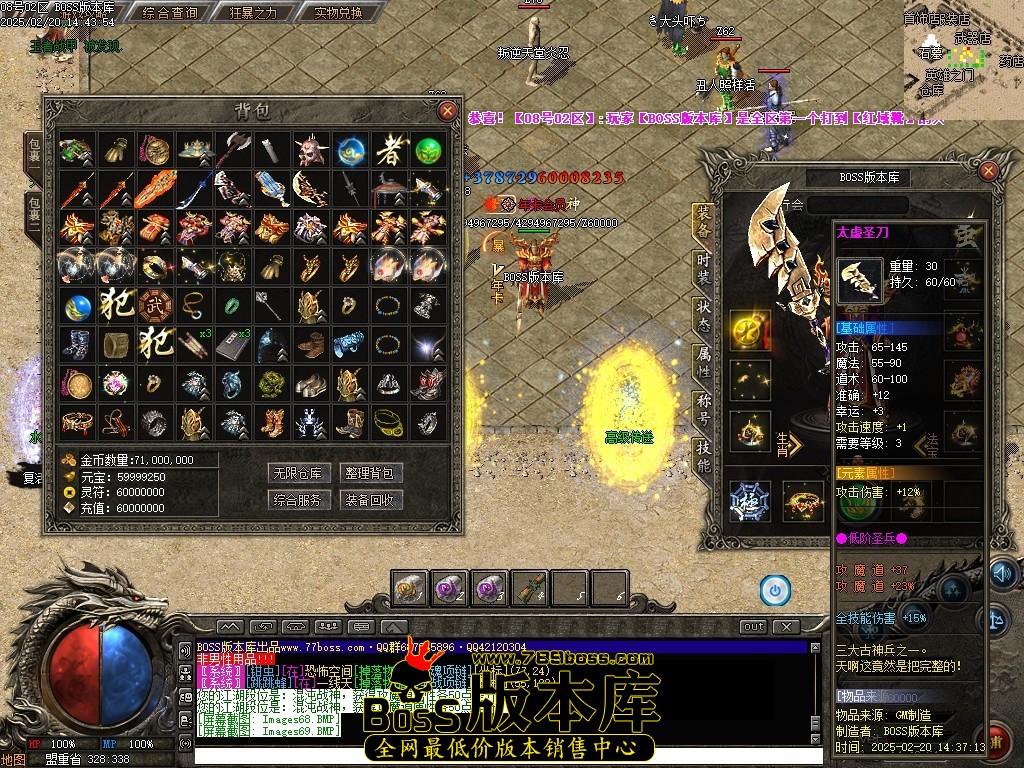Viewport: 1024px width, 768px height.
Task: Close the character equipment panel
Action: [988, 171]
